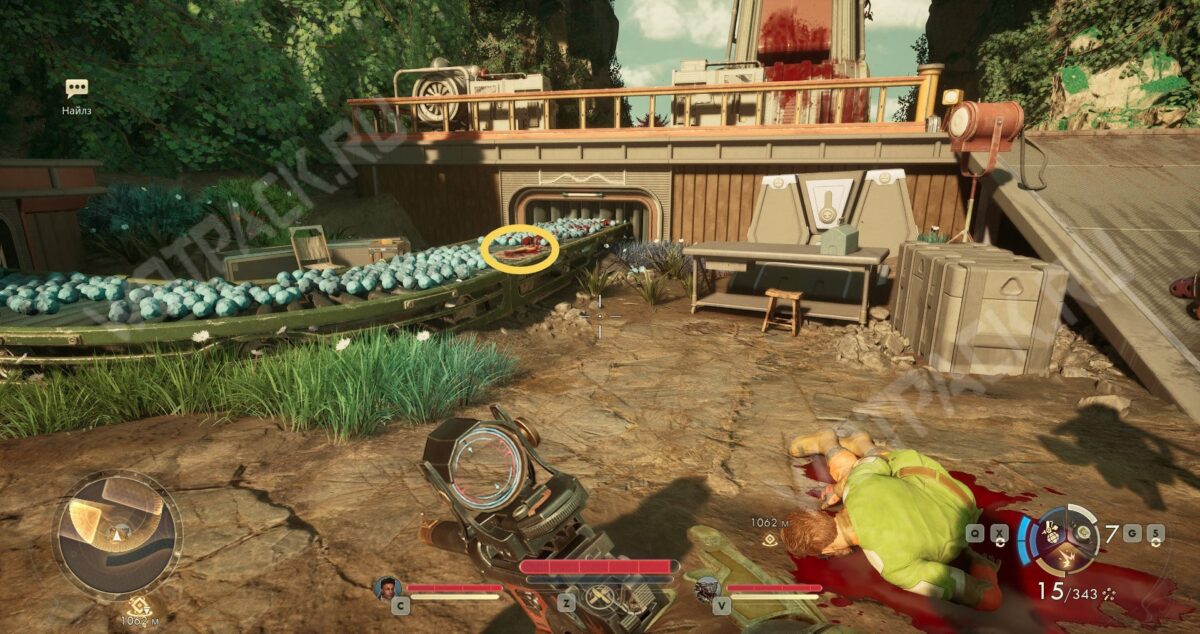The width and height of the screenshot is (1200, 634).
Task: Activate the ability wheel icon
Action: click(1063, 531)
